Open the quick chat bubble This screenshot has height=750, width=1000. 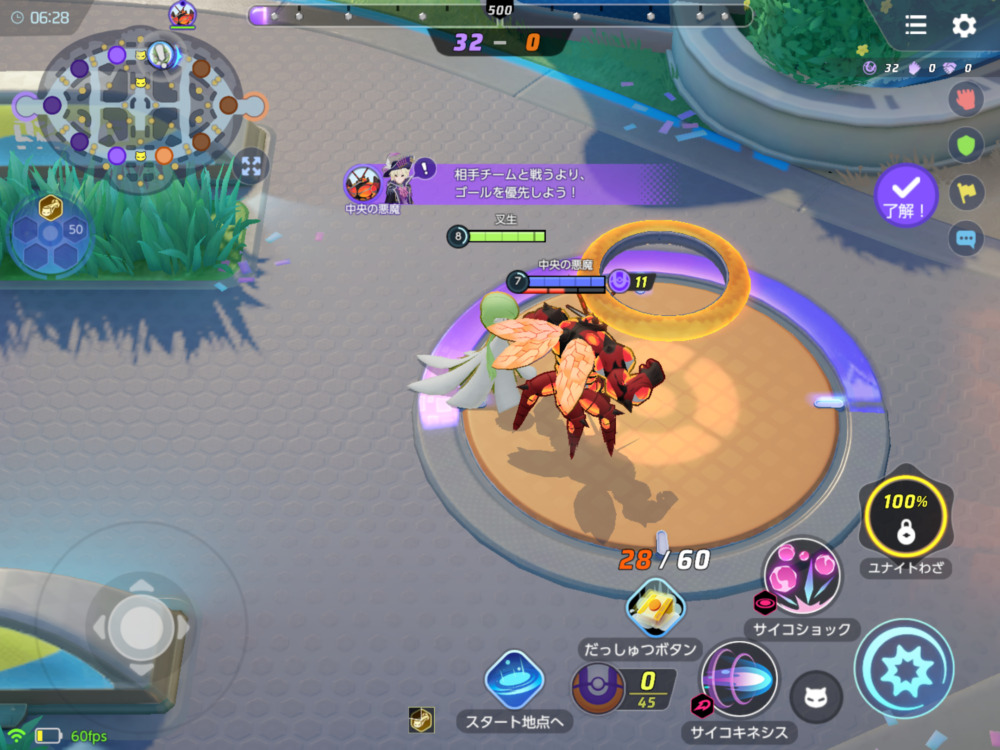(x=965, y=239)
